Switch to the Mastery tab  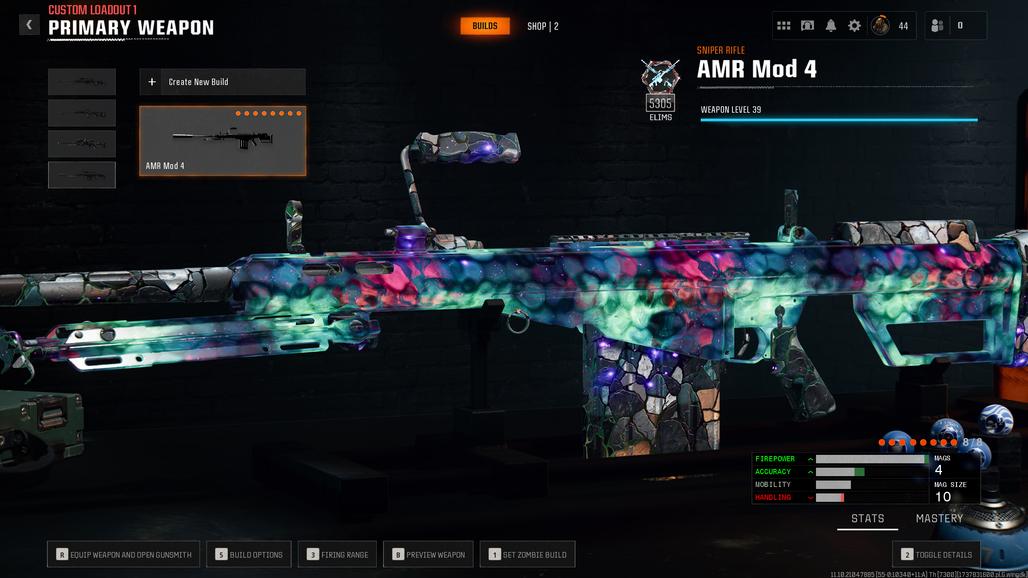coord(939,518)
